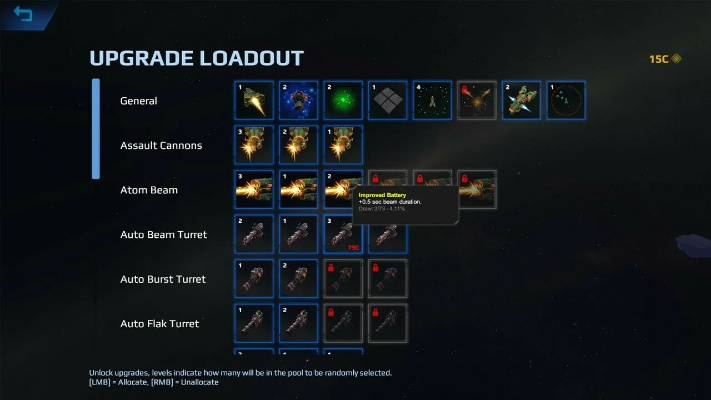
Task: Go back using the return arrow button
Action: (x=23, y=14)
